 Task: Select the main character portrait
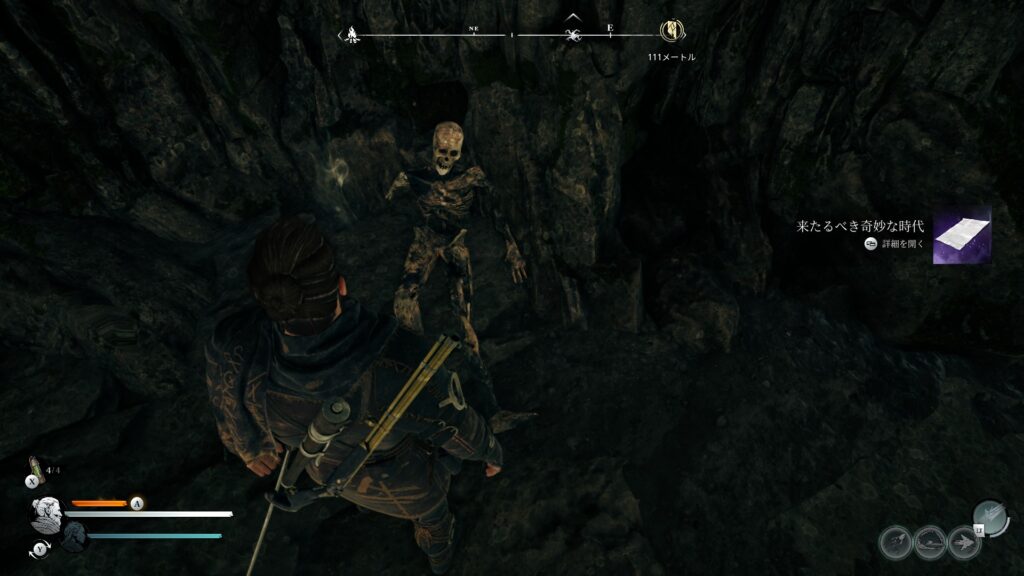tap(45, 516)
